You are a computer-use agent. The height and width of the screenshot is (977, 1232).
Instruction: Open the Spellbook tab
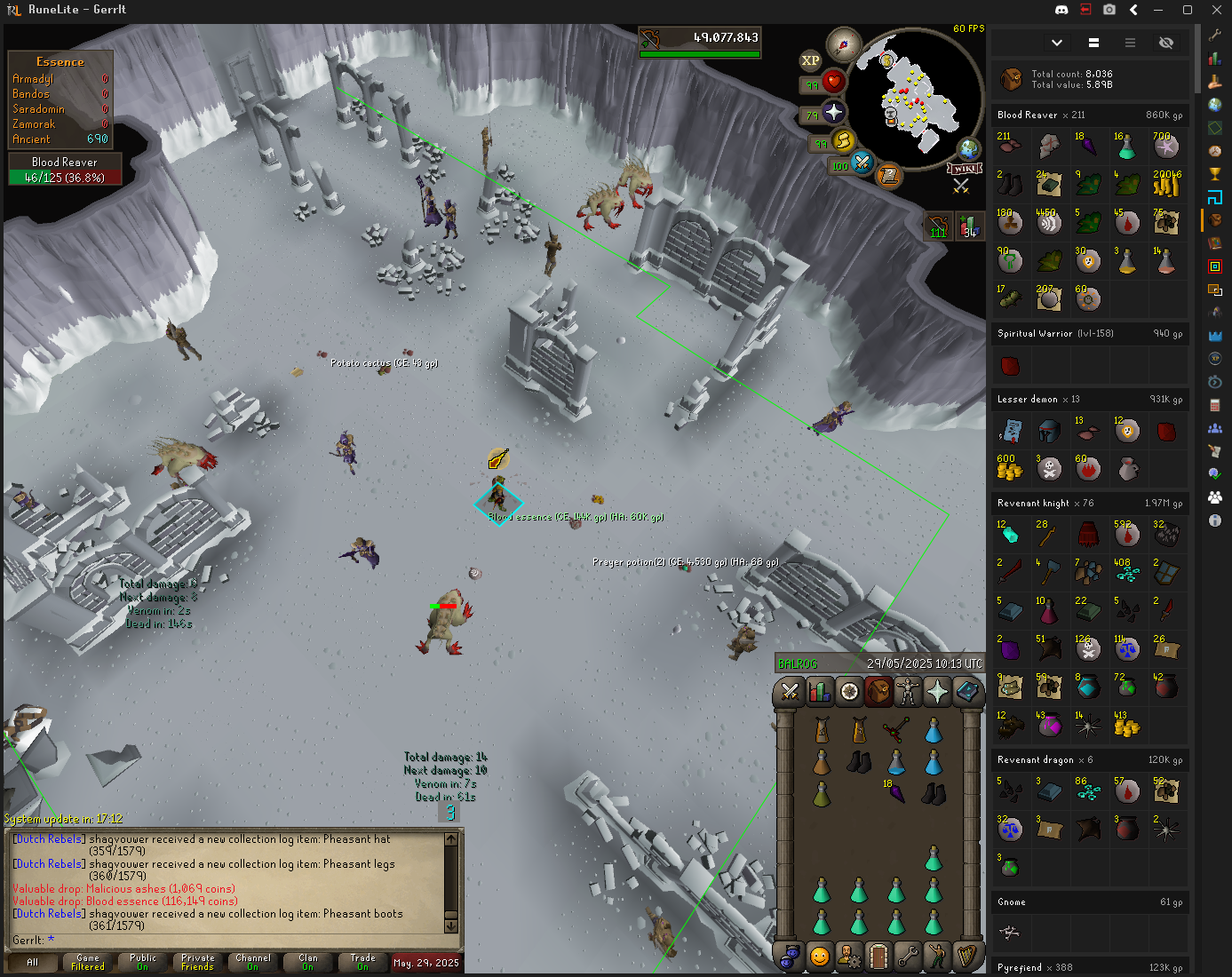[x=967, y=692]
